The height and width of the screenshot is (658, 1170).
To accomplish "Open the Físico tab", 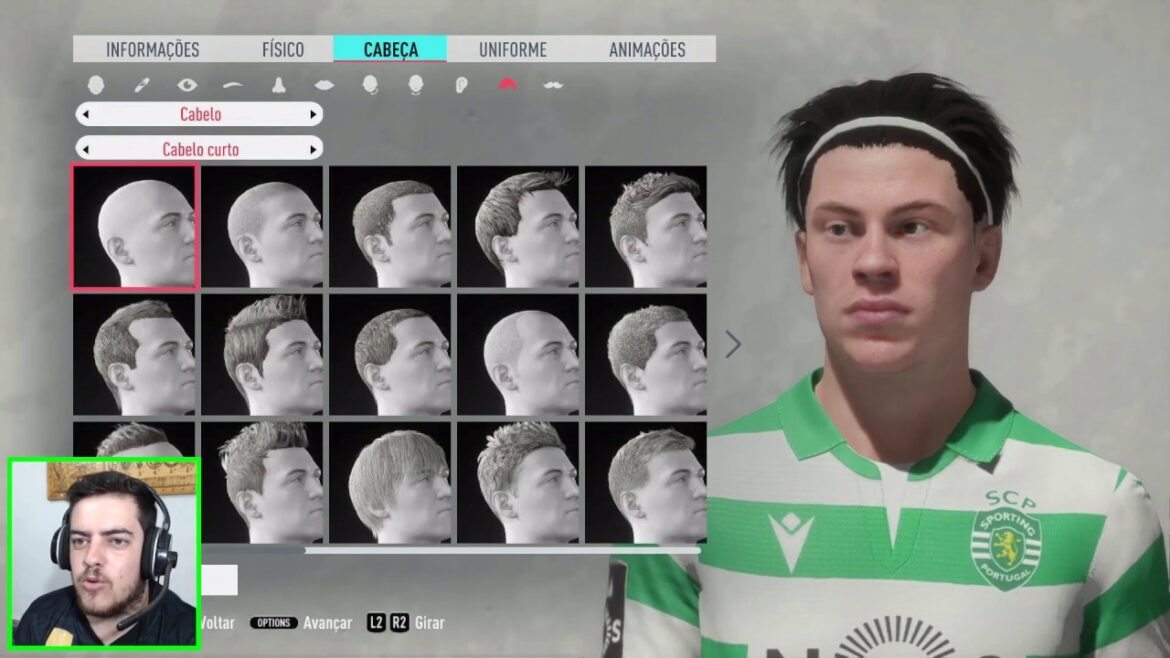I will click(x=283, y=49).
